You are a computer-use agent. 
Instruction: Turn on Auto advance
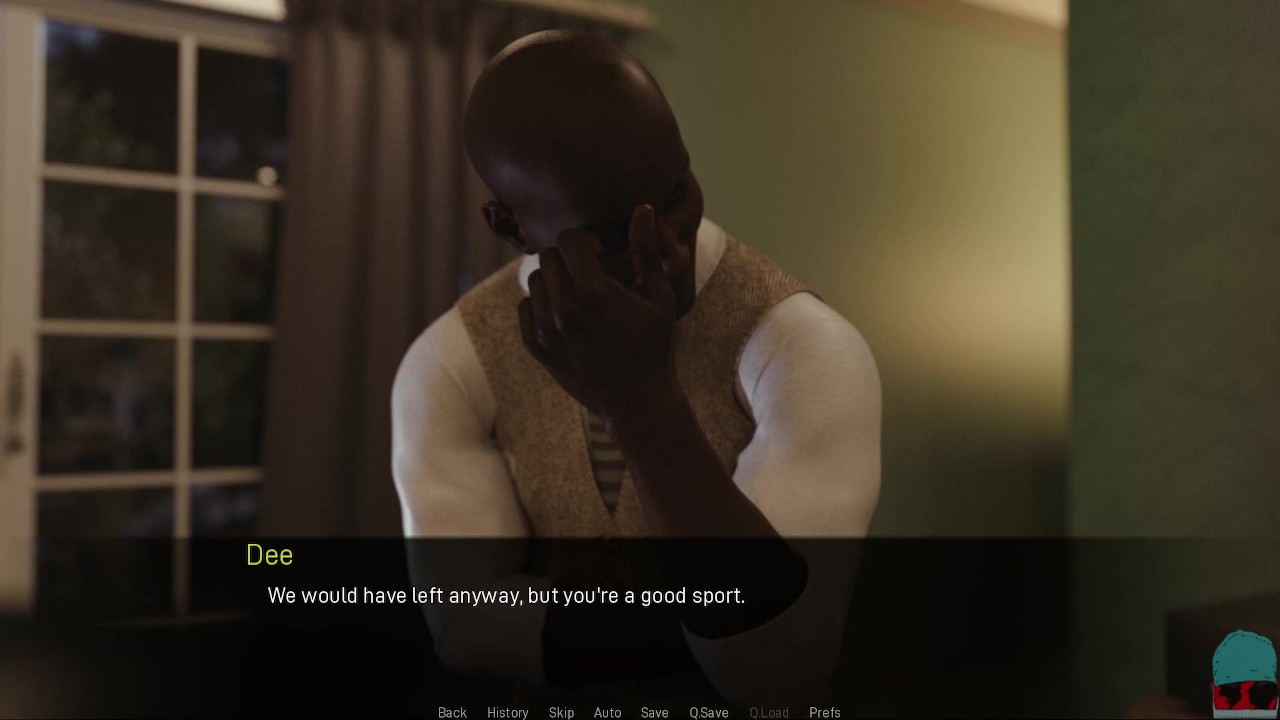coord(607,712)
